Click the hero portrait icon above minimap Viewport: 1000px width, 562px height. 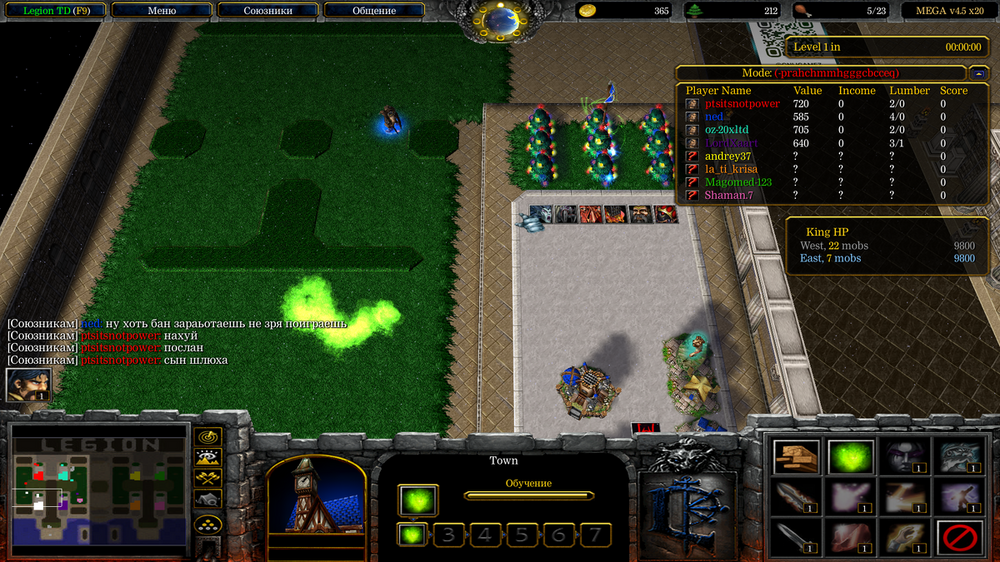(x=28, y=385)
